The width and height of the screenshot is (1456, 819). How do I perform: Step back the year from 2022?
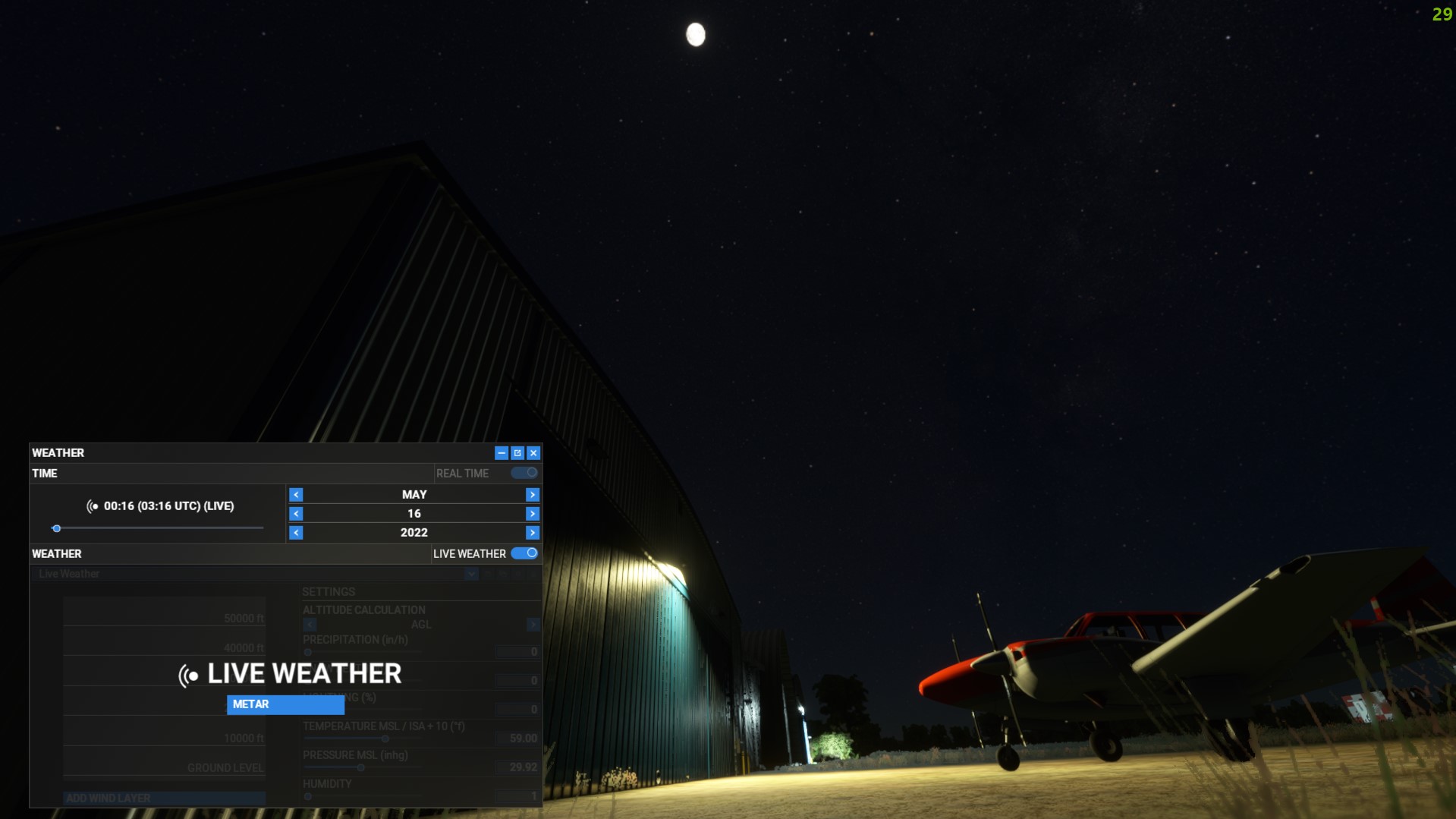coord(296,533)
